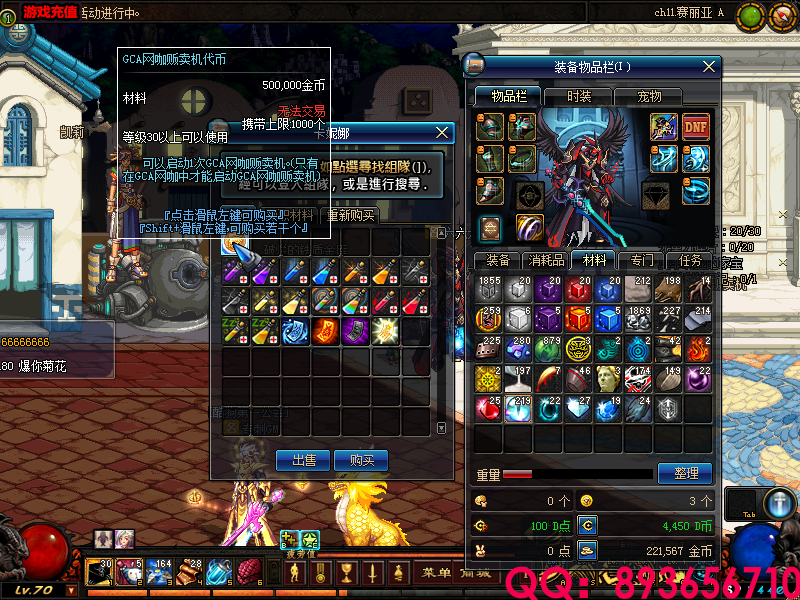The image size is (800, 600).
Task: Close the equipment inventory window
Action: [x=709, y=66]
